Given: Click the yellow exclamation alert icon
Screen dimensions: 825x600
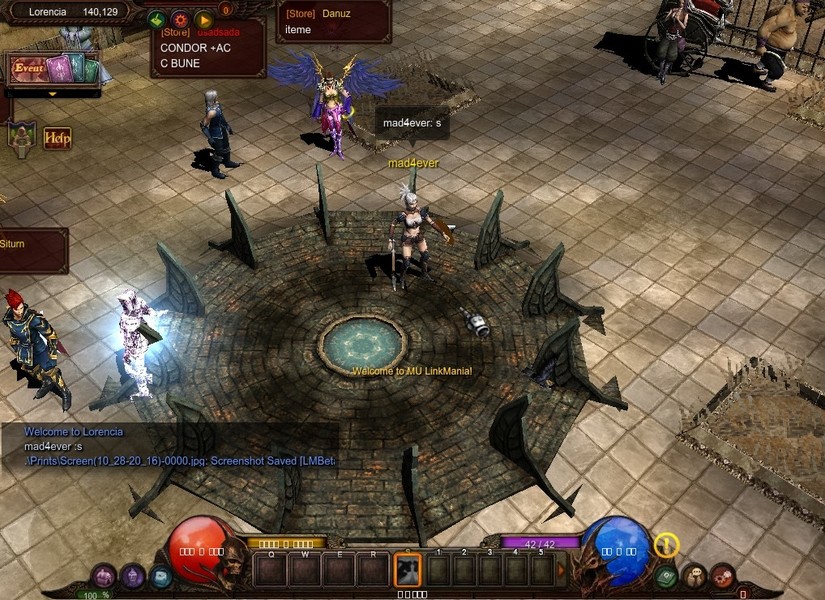Looking at the screenshot, I should [x=667, y=545].
